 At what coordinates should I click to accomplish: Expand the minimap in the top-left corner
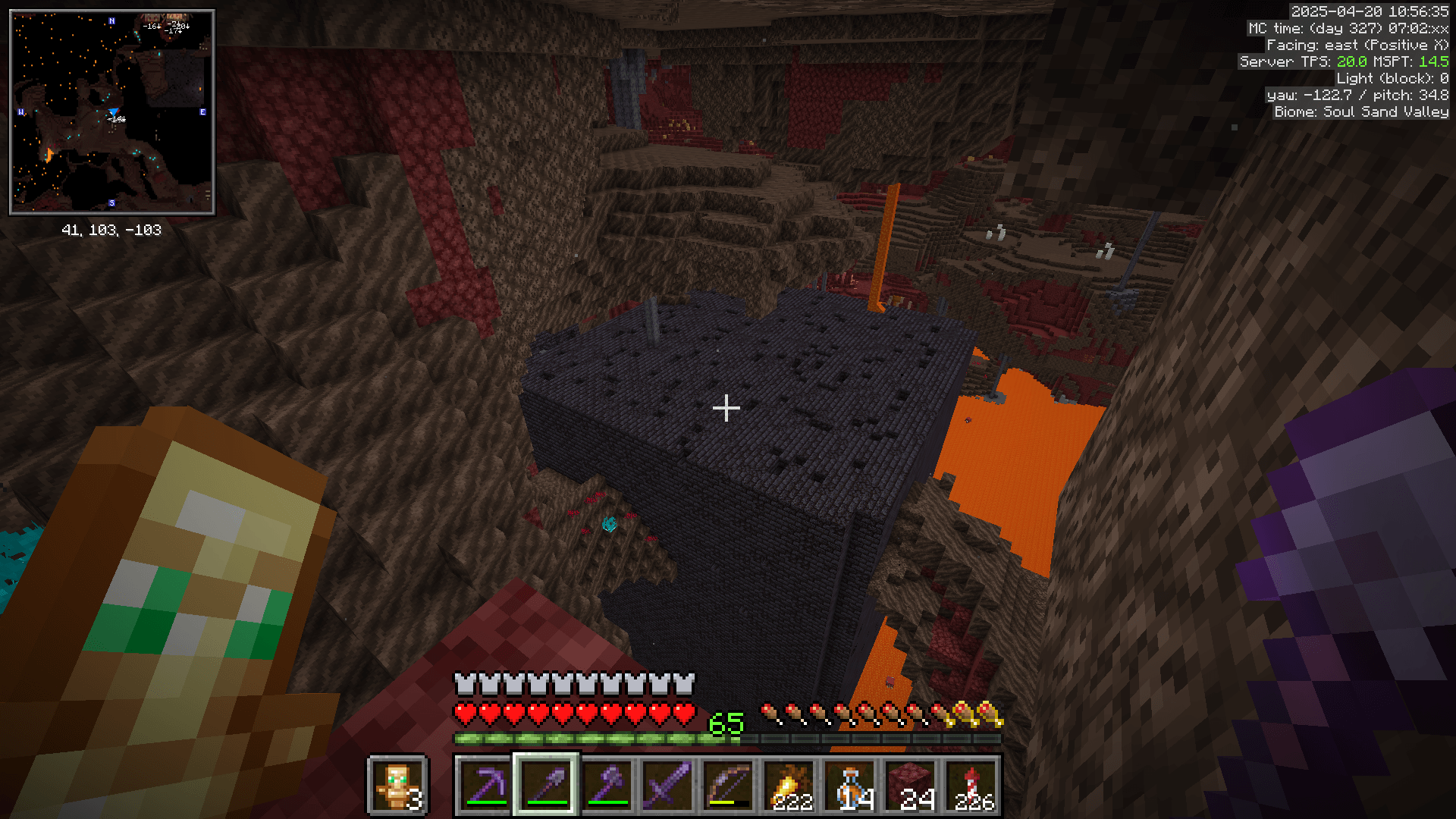tap(111, 110)
